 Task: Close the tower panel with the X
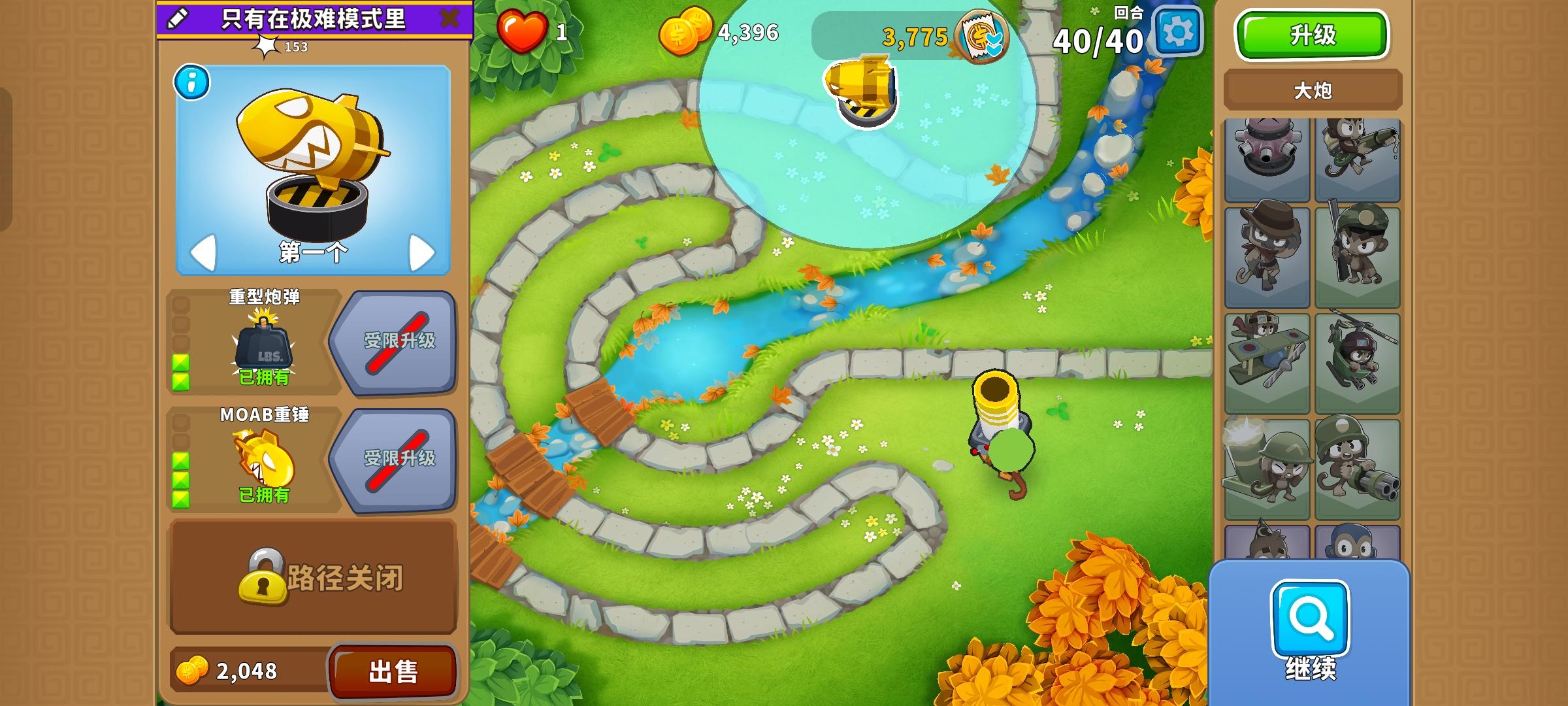click(x=448, y=20)
